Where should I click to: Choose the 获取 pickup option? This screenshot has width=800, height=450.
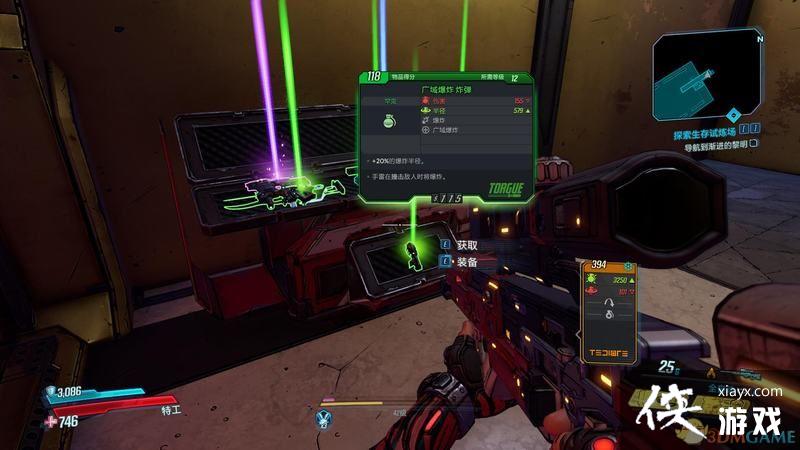point(468,245)
